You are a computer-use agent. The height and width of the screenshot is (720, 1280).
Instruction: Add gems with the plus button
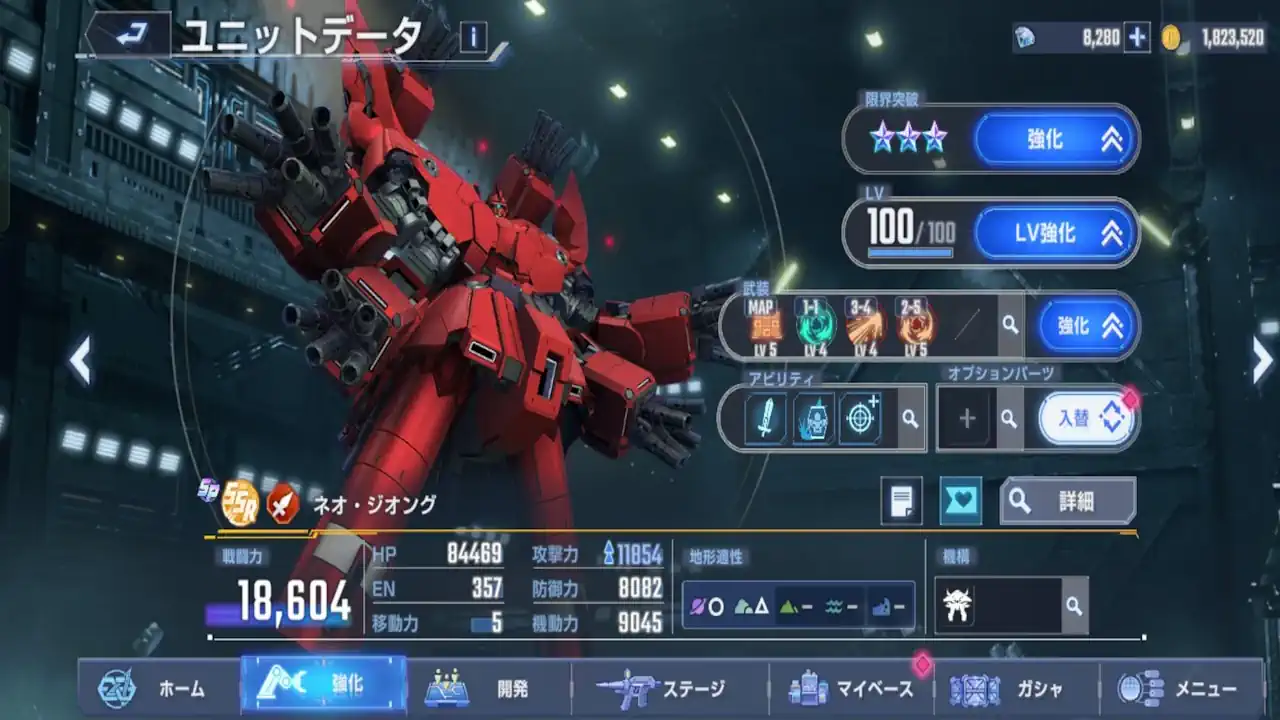pyautogui.click(x=1137, y=37)
